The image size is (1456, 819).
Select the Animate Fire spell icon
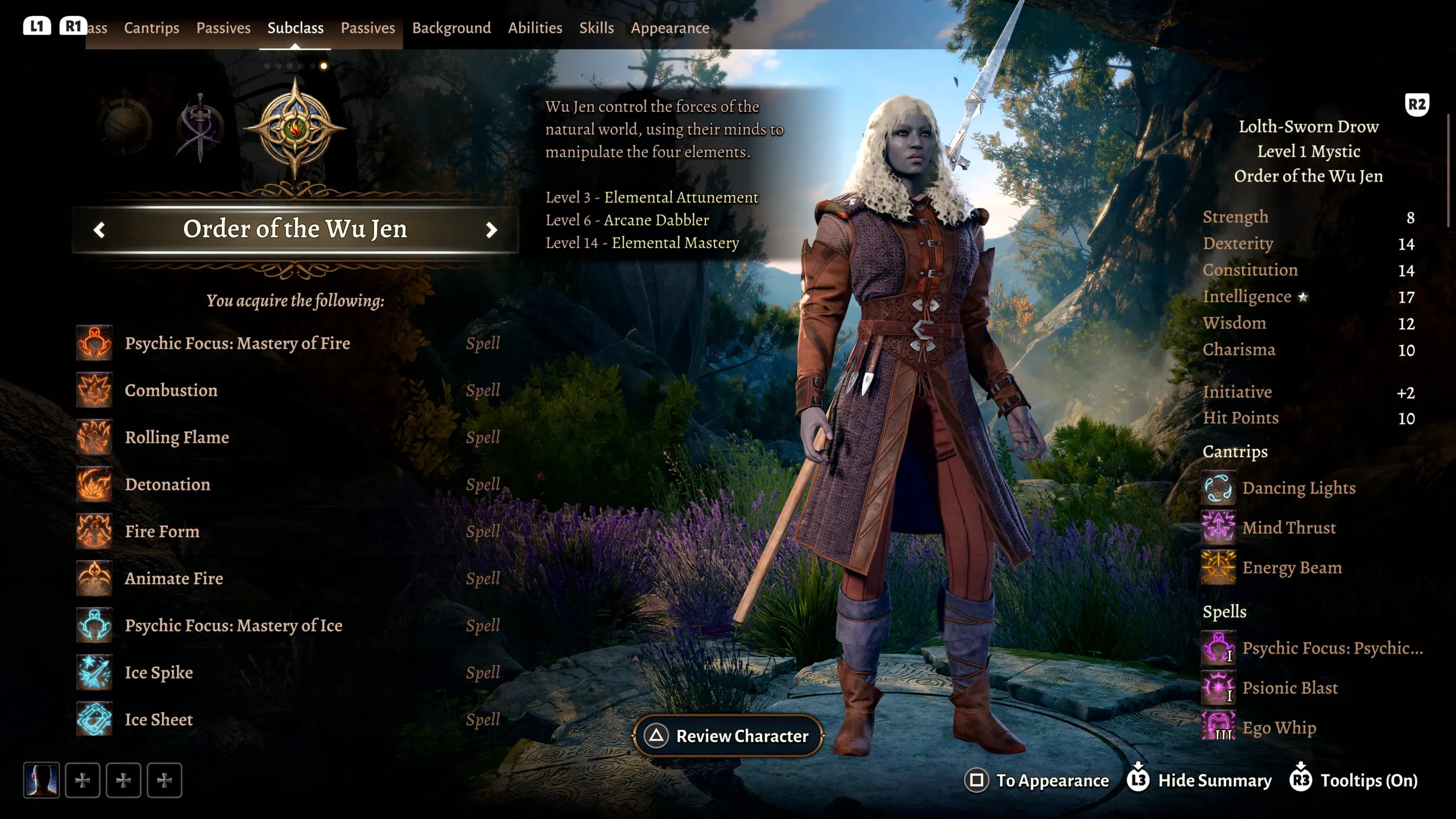[94, 578]
